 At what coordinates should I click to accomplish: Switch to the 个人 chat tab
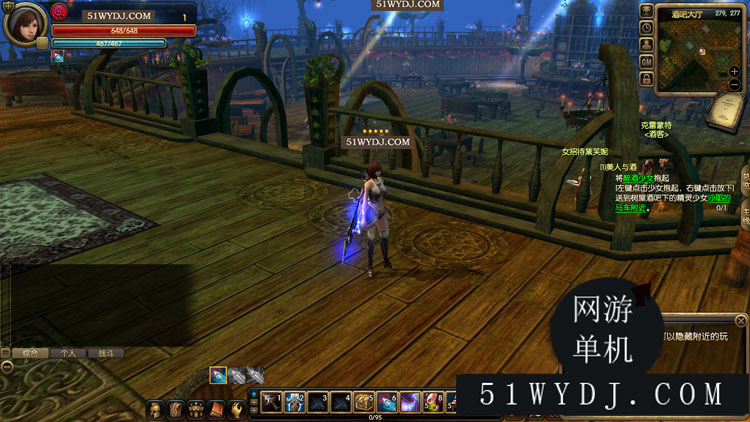coord(68,353)
